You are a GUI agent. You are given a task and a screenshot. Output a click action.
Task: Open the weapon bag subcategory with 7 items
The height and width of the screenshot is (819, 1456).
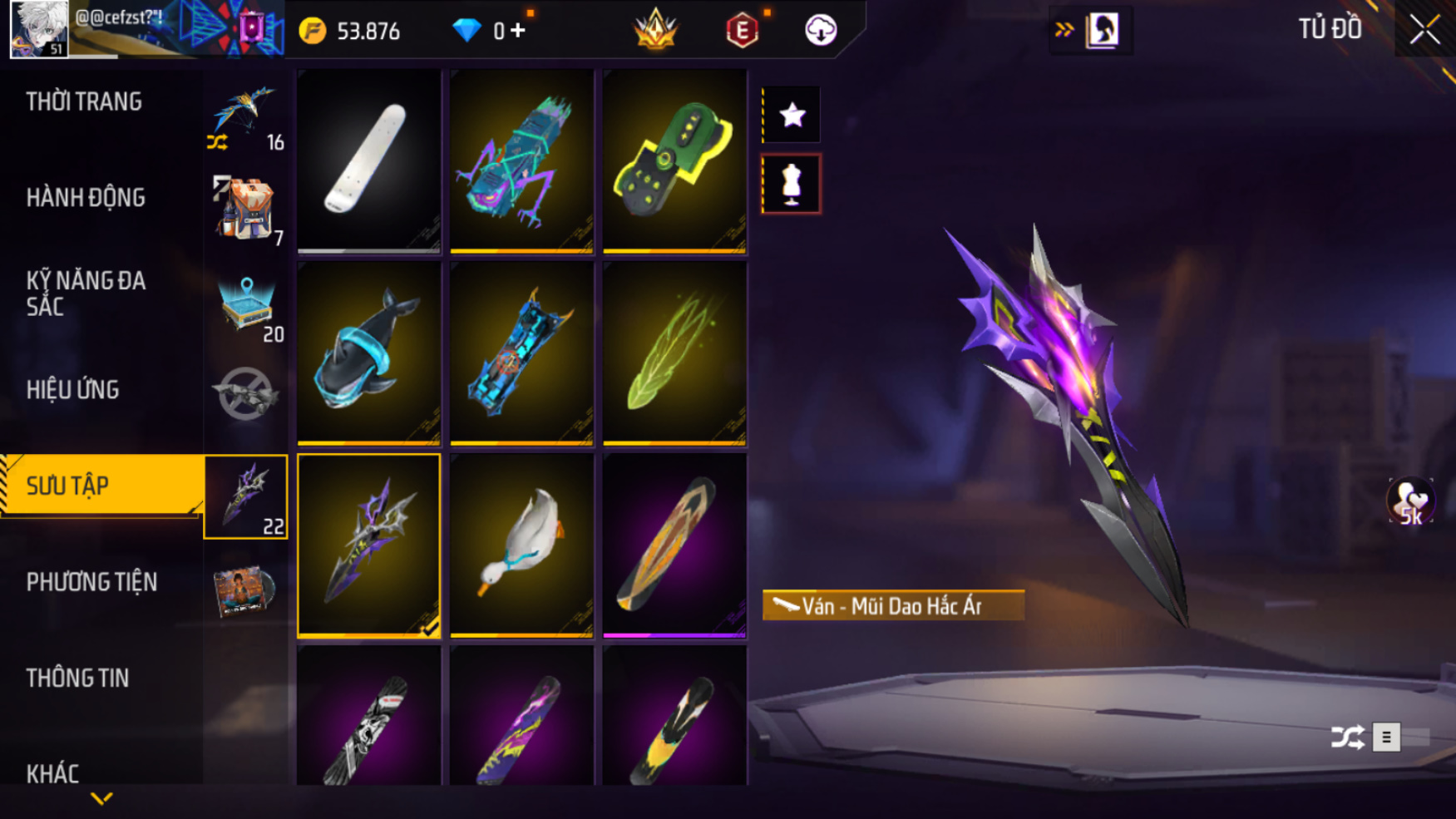click(x=246, y=210)
